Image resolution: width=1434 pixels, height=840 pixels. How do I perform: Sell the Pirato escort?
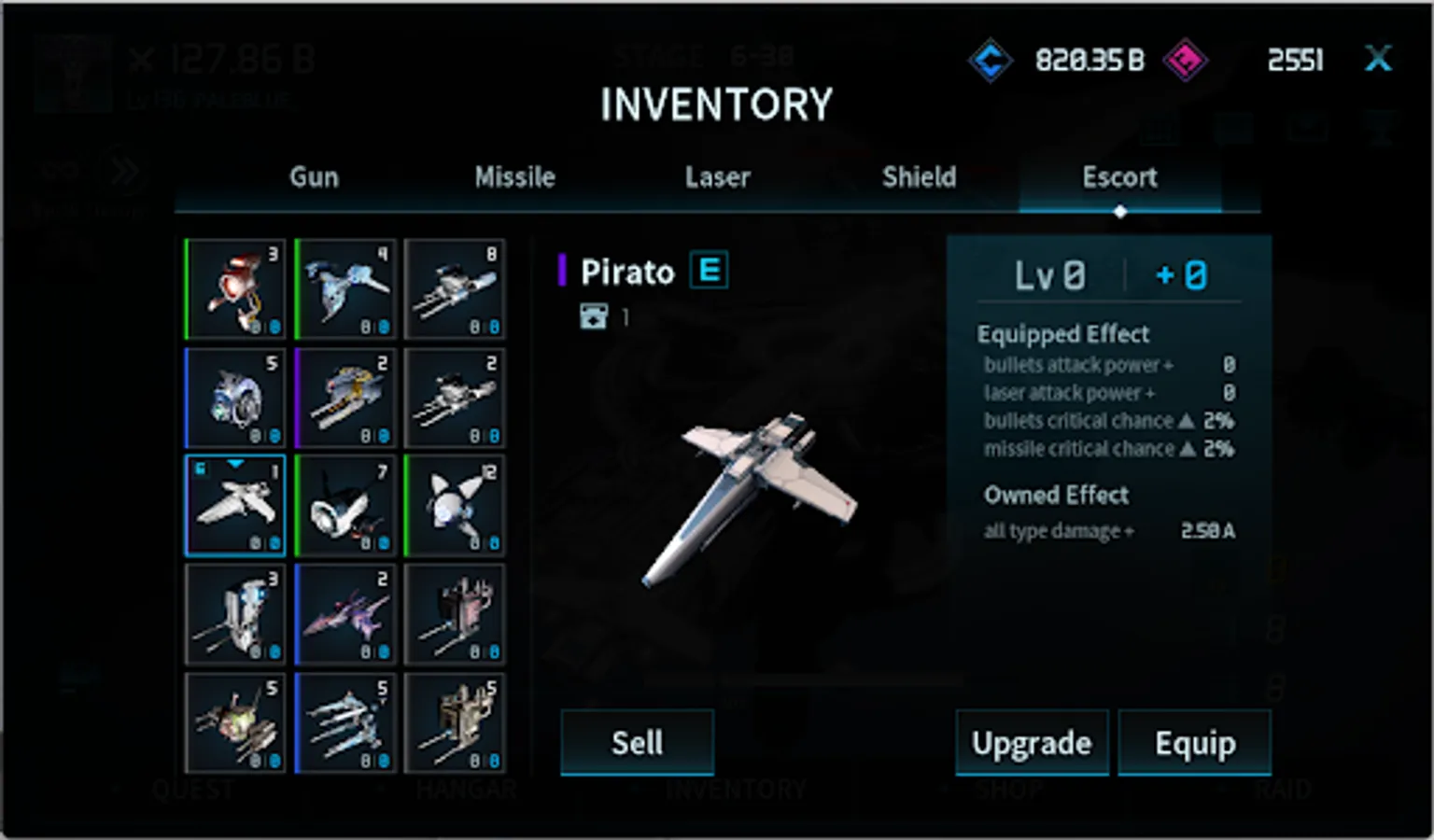point(637,743)
